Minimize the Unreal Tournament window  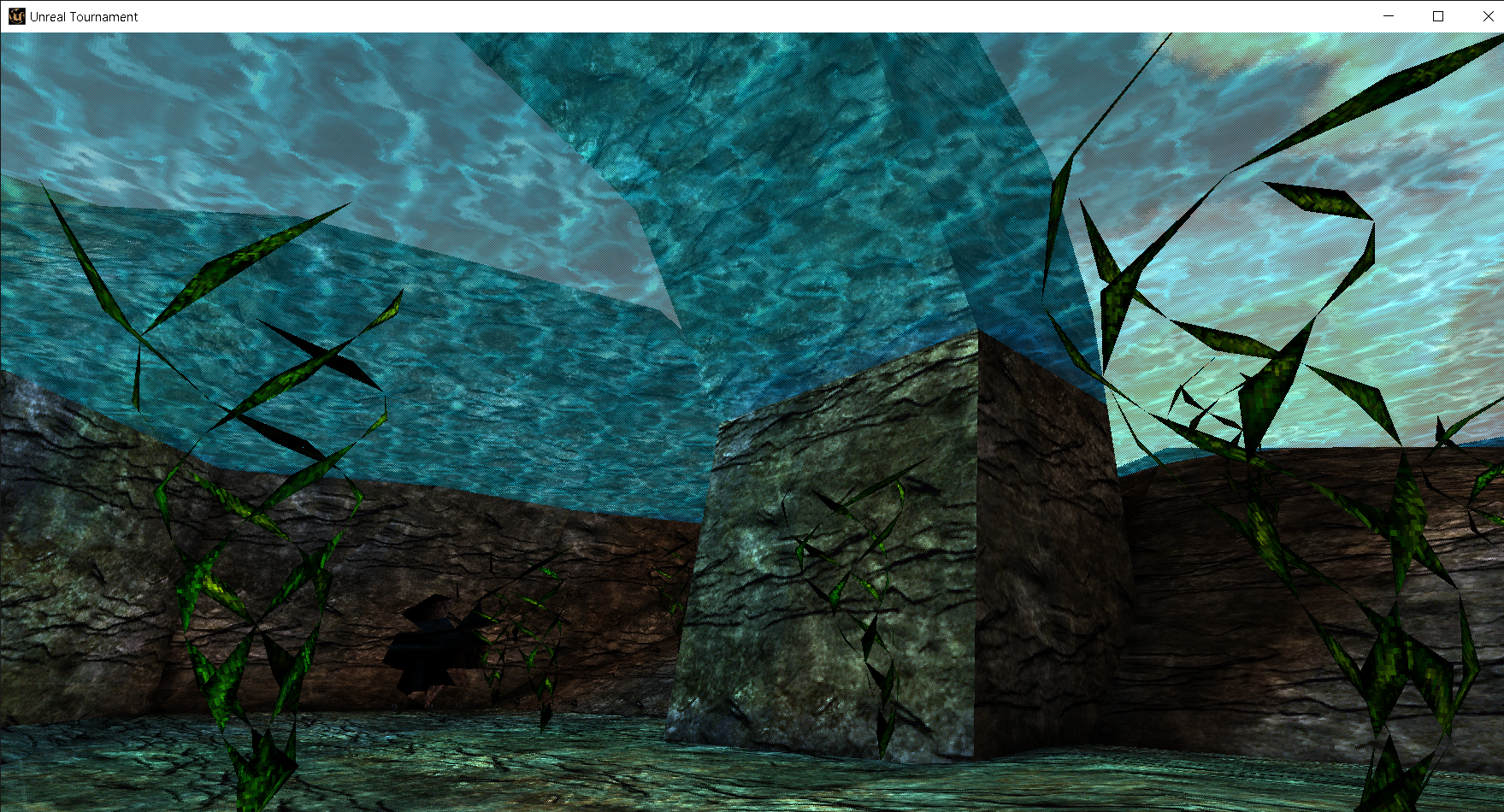(x=1387, y=15)
